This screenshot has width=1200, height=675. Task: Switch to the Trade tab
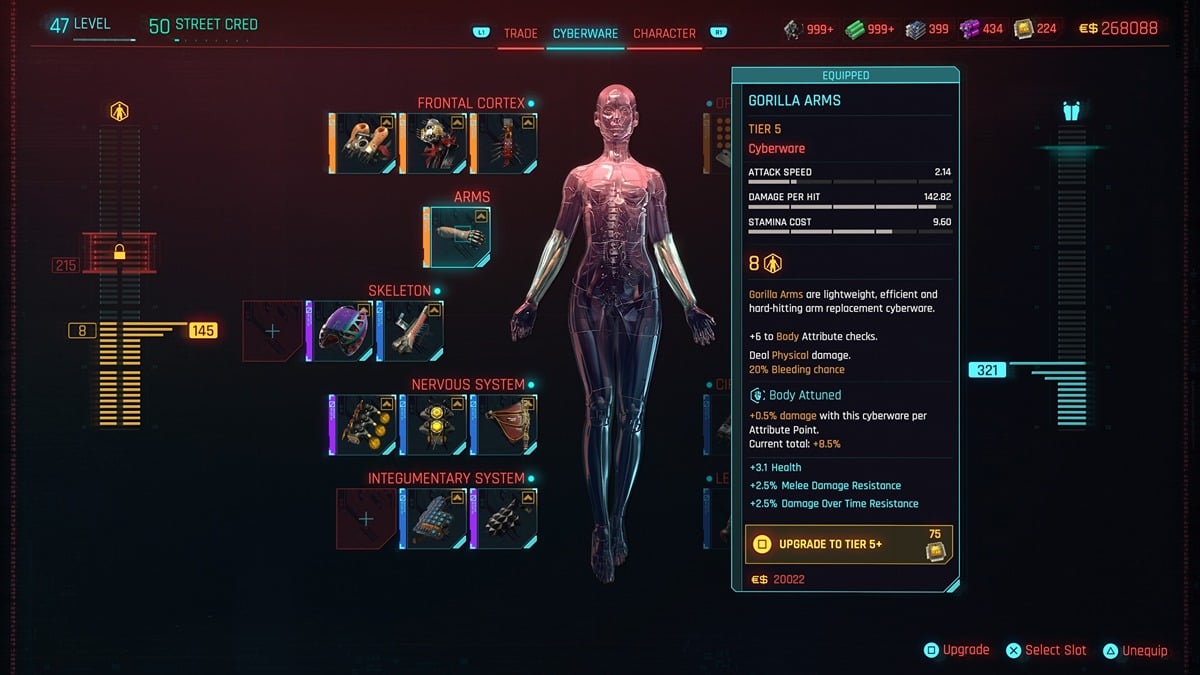[x=520, y=33]
